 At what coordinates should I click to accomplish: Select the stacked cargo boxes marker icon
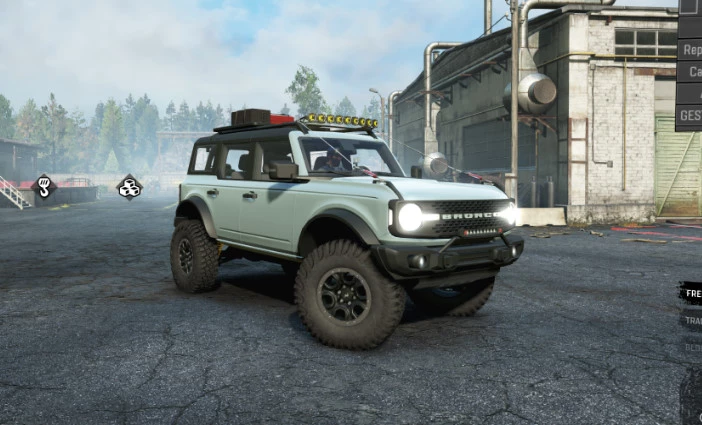pos(129,187)
